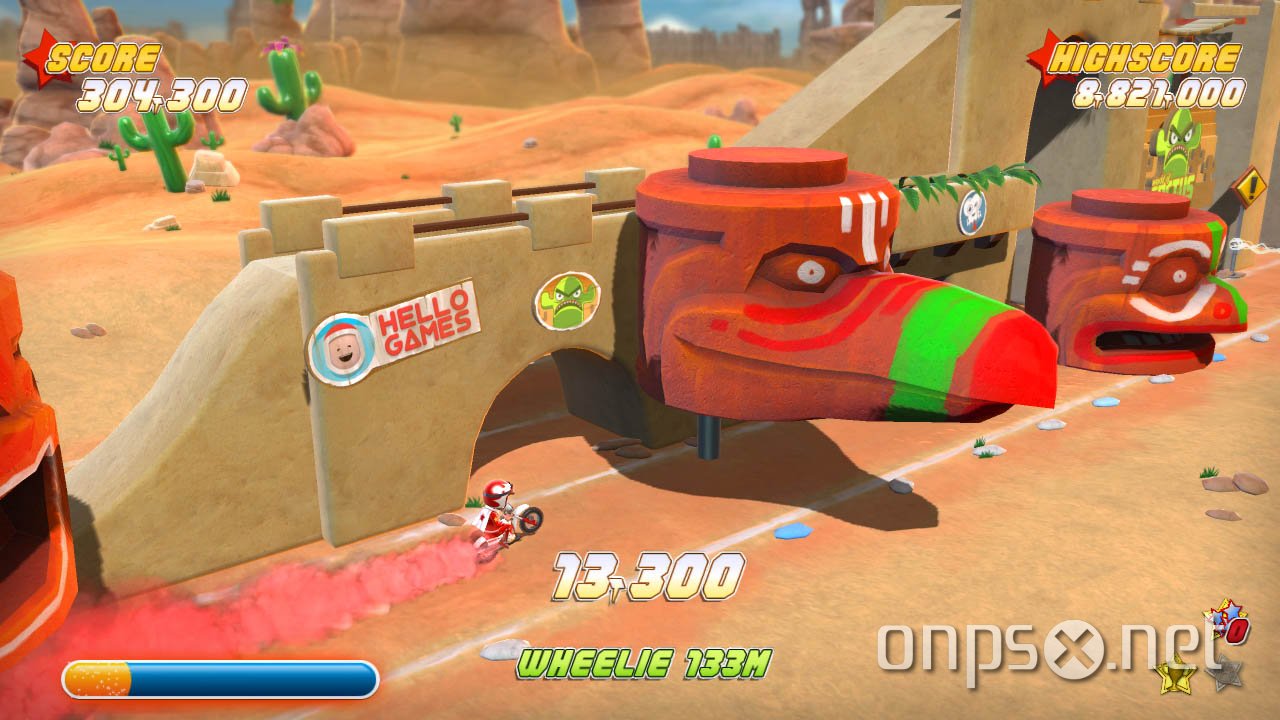Select the grey sheriff star badge

coord(1225,672)
